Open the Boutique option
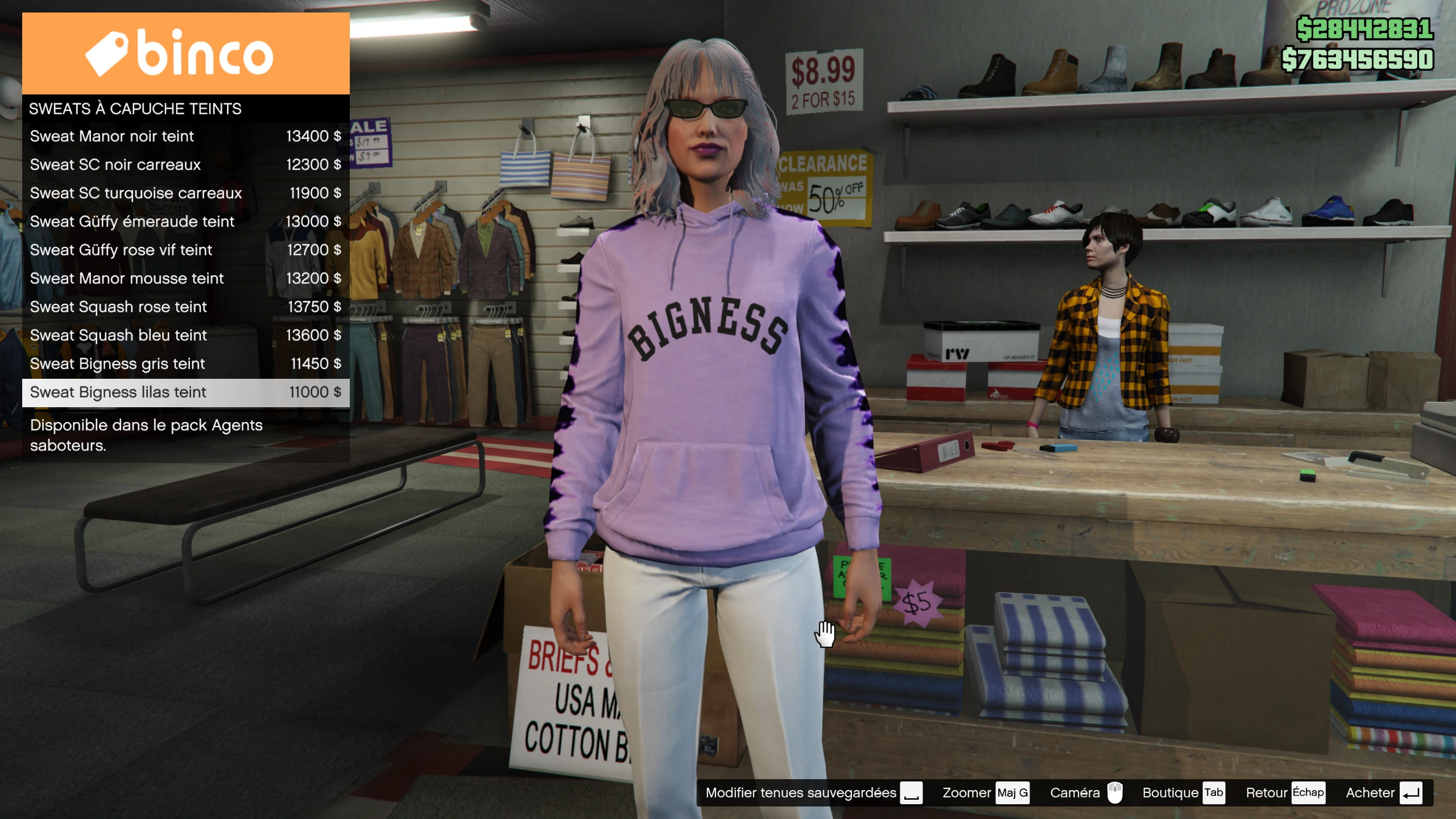1456x819 pixels. [1183, 793]
